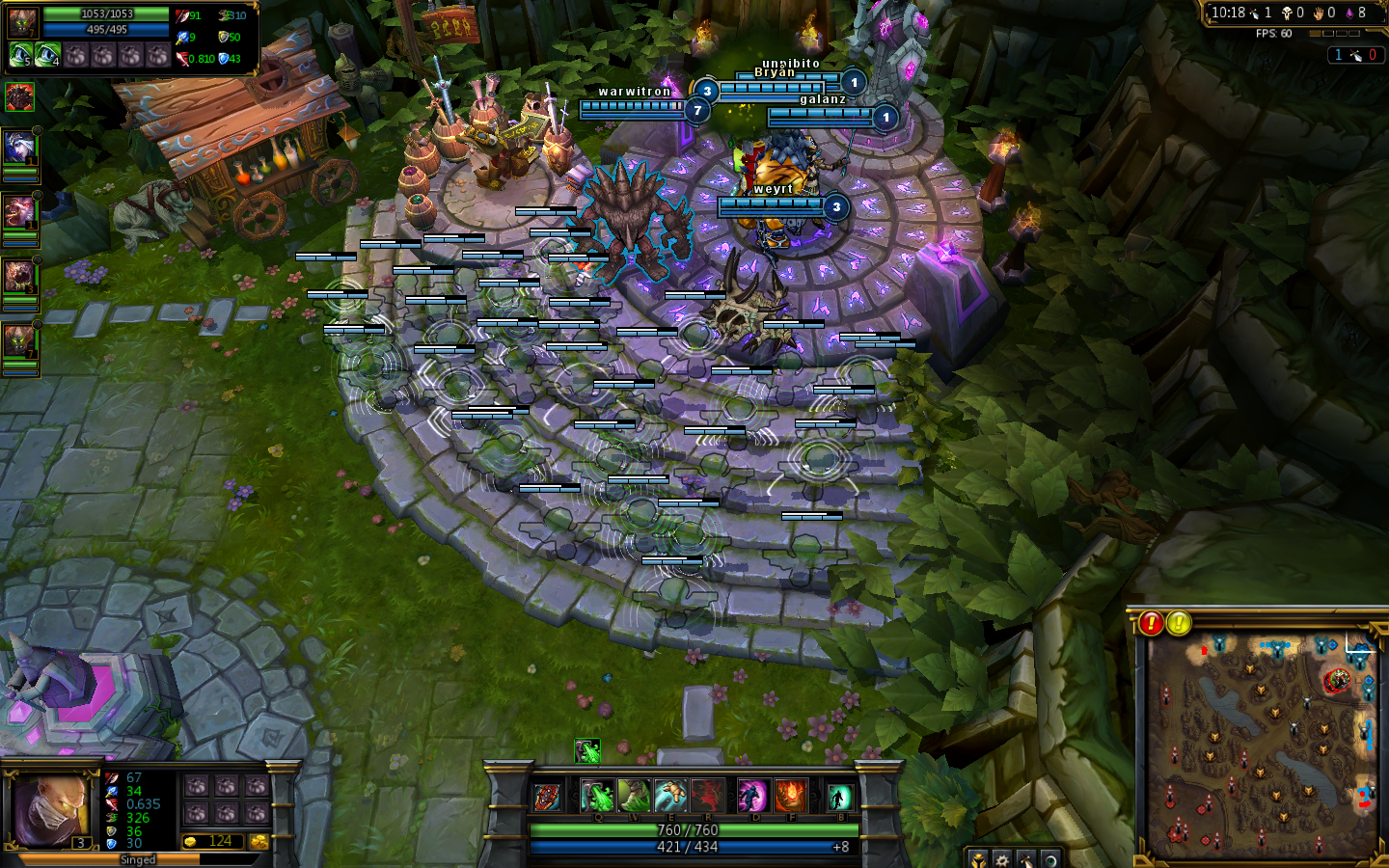Activate the yellow alert ping button
This screenshot has width=1389, height=868.
1178,623
